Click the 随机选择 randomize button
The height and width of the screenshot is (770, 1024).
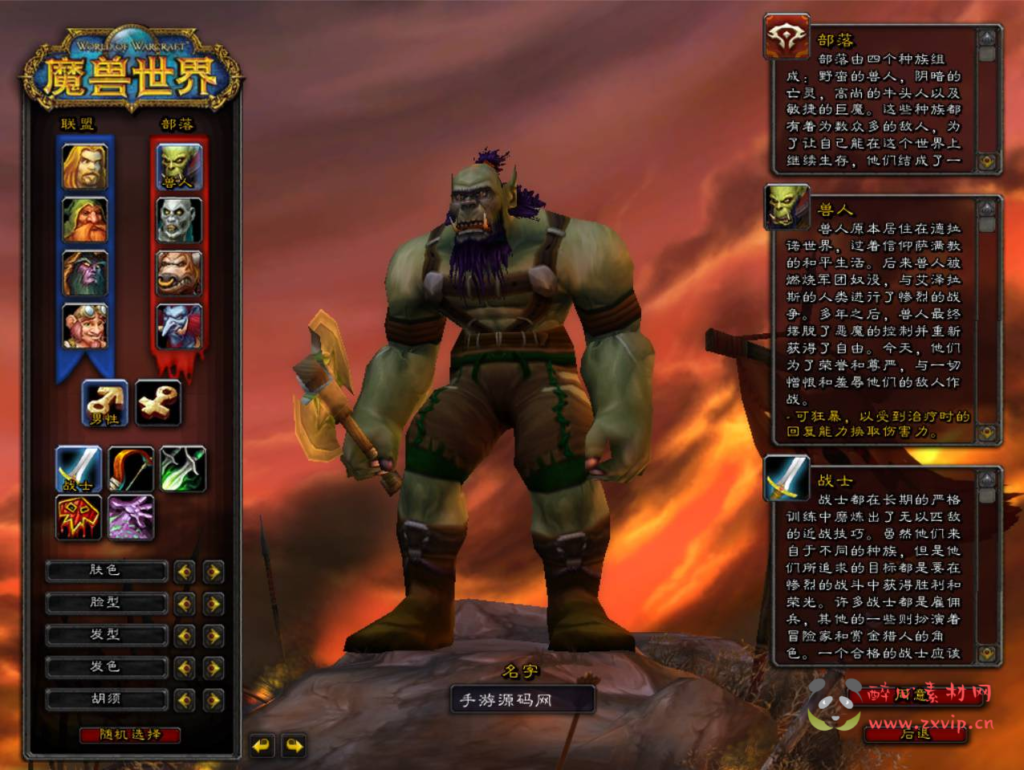click(130, 735)
